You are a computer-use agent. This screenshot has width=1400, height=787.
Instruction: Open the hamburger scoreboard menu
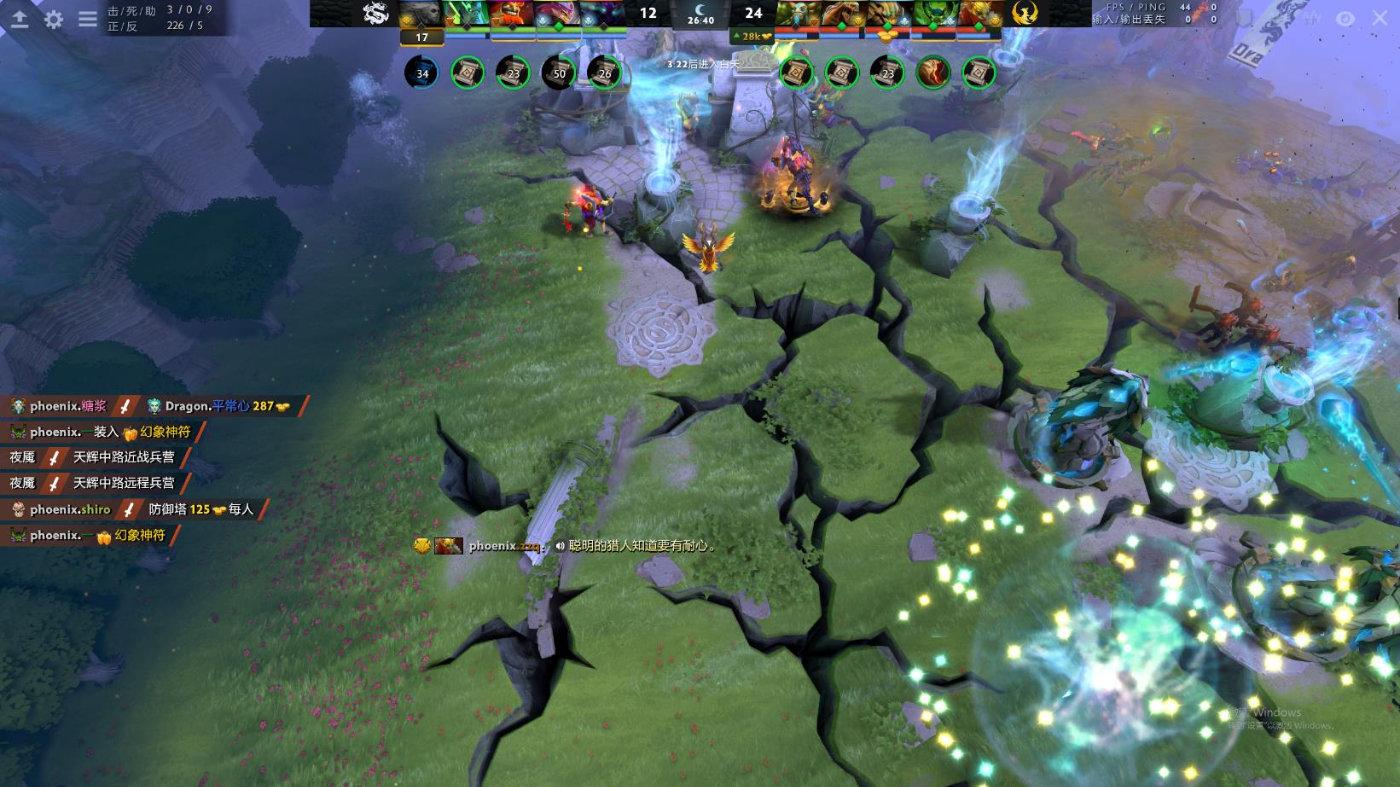(x=88, y=19)
